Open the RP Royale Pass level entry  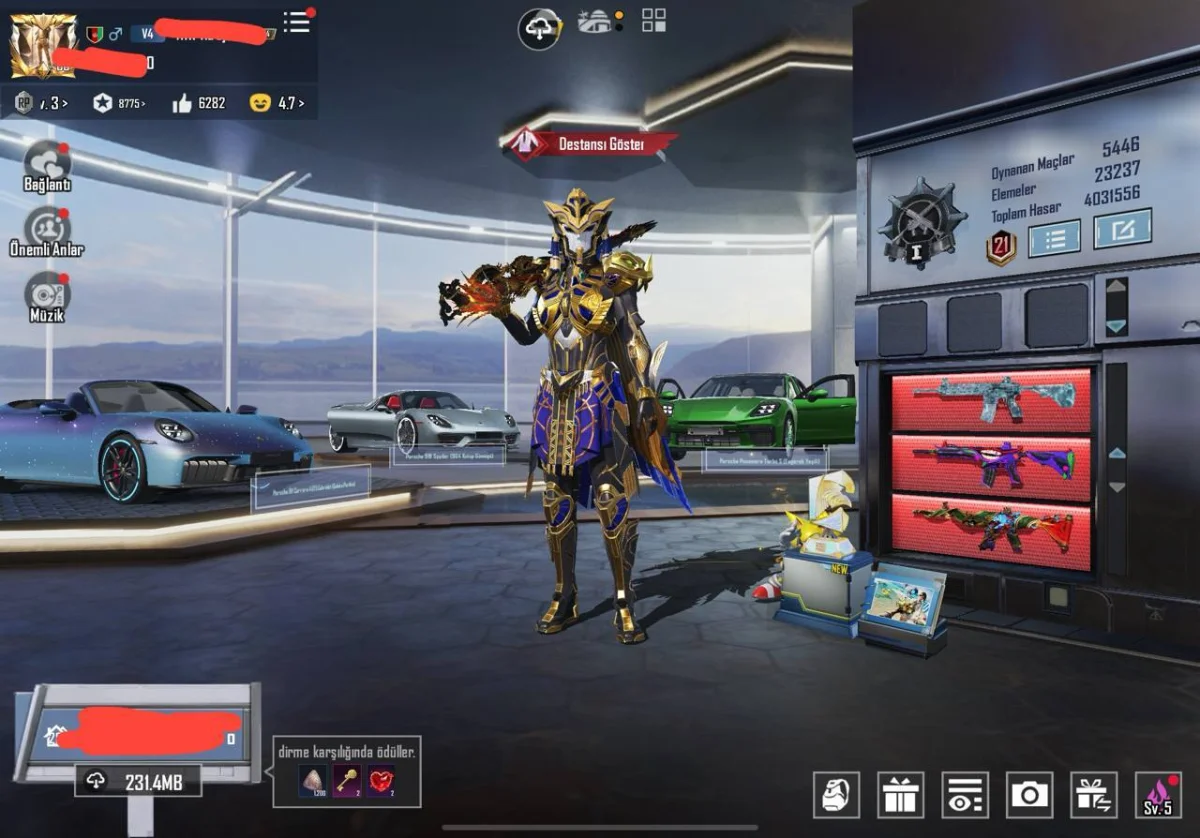point(40,102)
